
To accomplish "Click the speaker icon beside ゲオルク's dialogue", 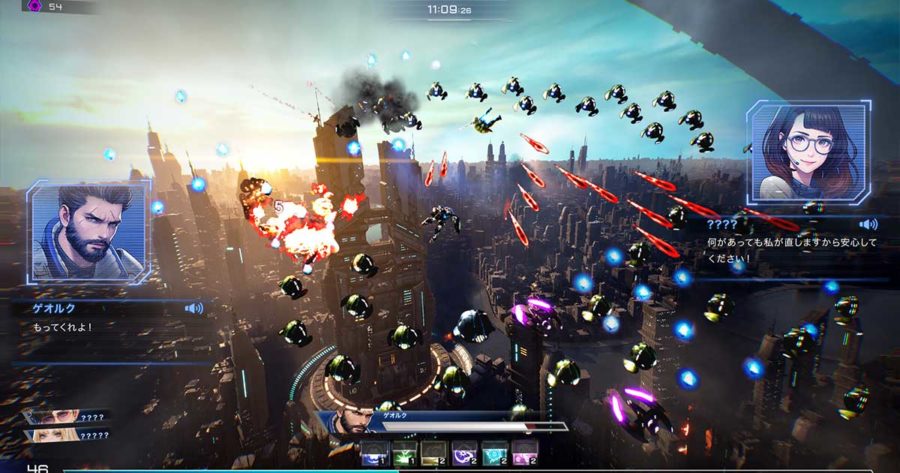I will [194, 309].
